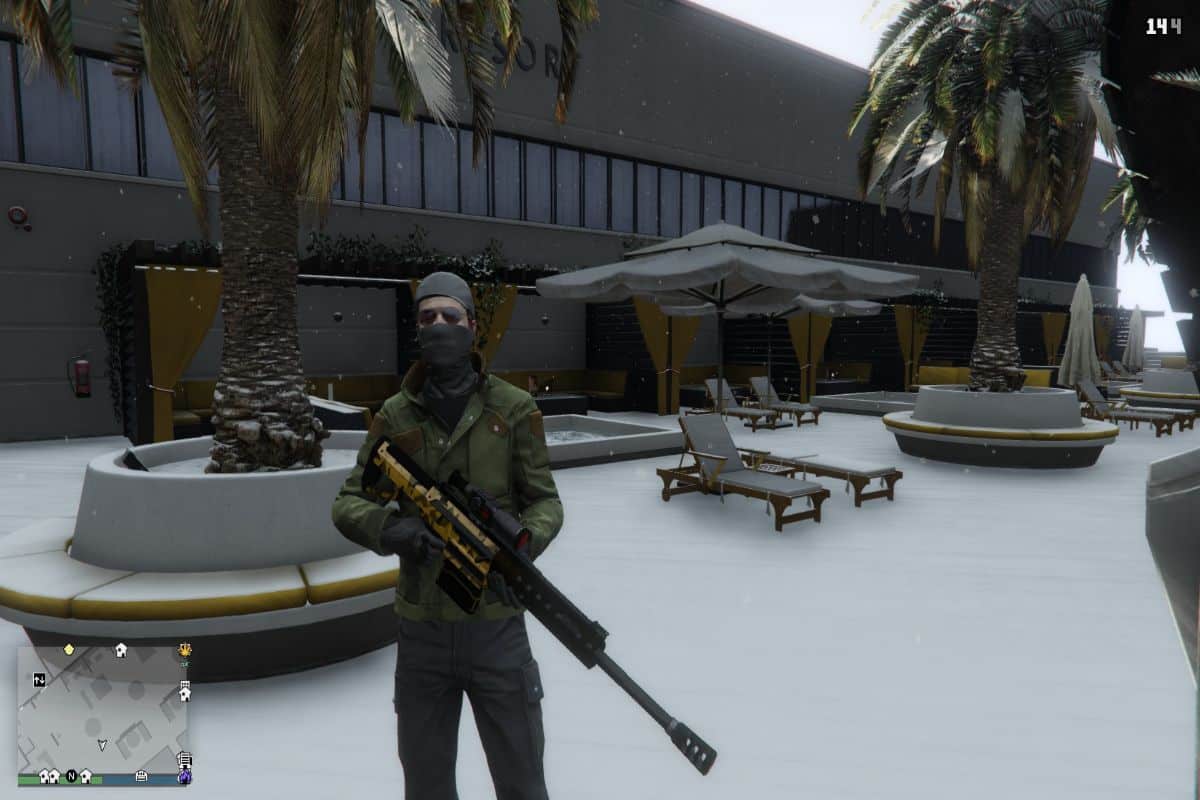Click the orange cannabis leaf map marker

(x=185, y=650)
